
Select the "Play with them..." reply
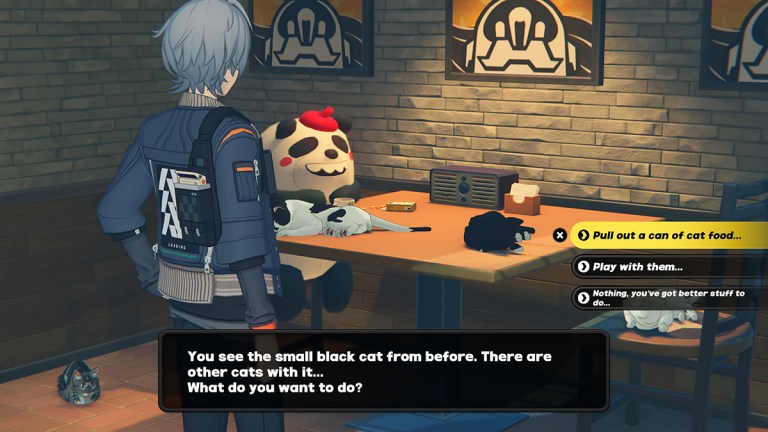(638, 267)
